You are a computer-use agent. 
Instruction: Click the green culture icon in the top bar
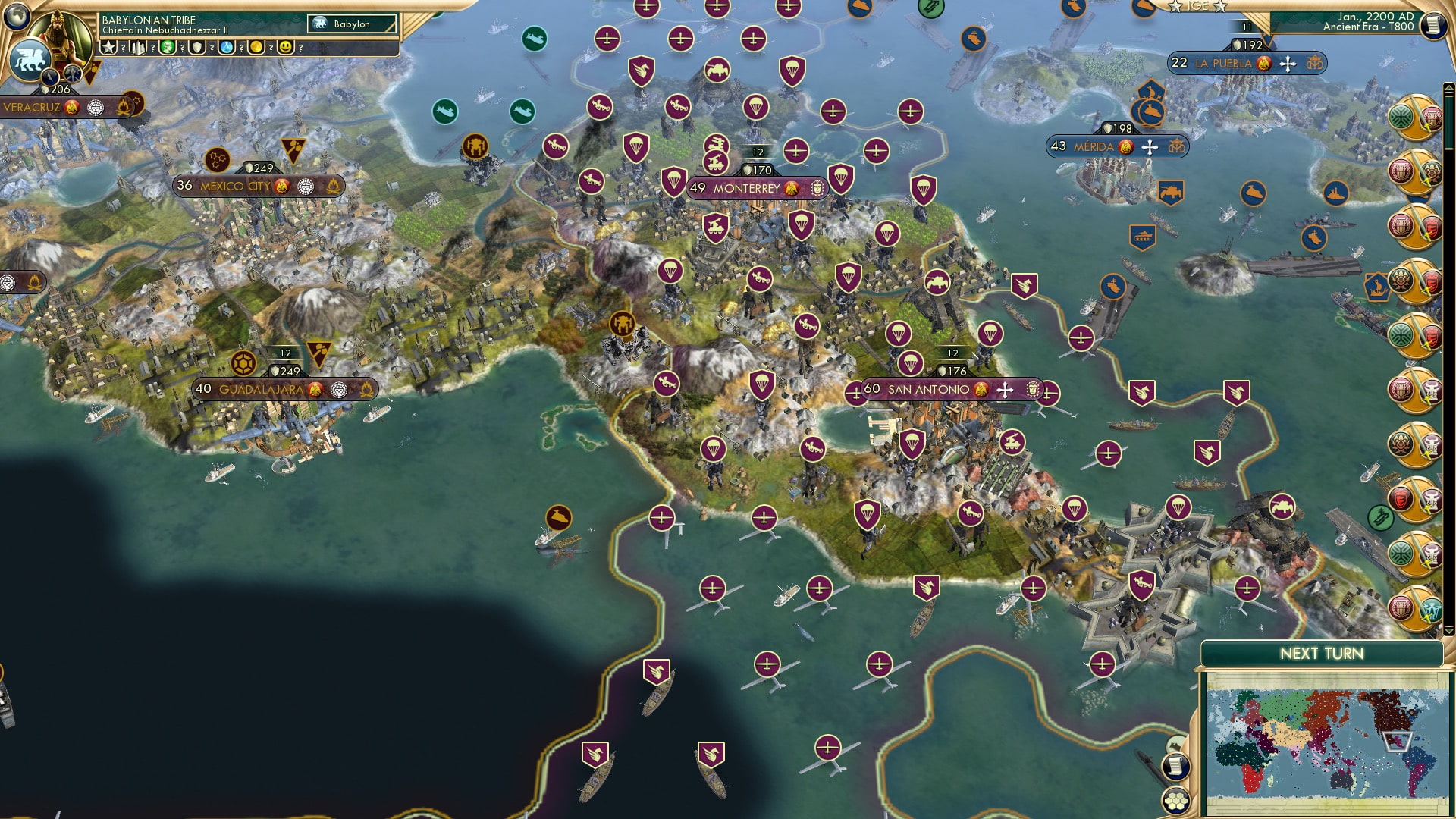168,47
